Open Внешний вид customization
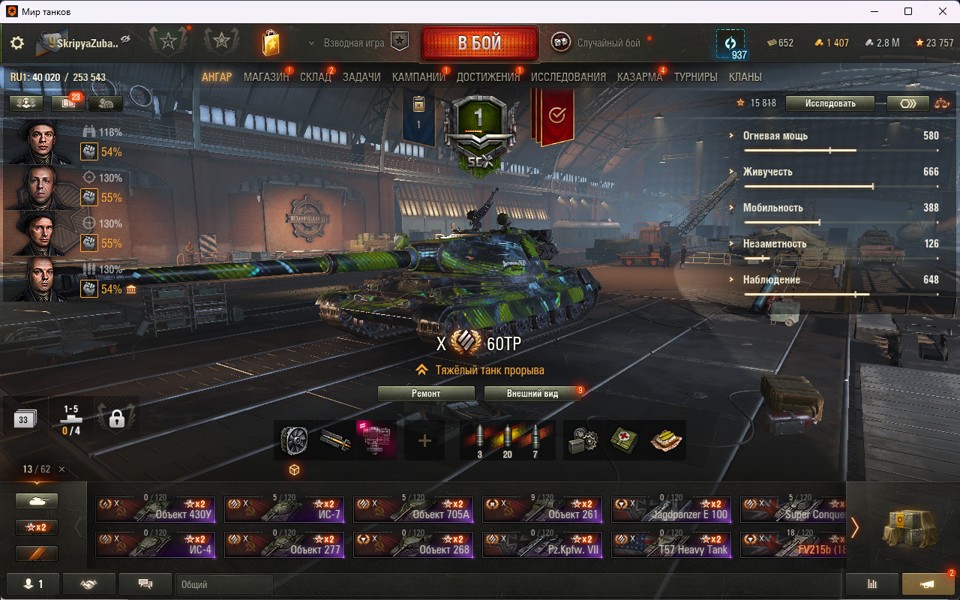This screenshot has height=600, width=960. (x=532, y=393)
